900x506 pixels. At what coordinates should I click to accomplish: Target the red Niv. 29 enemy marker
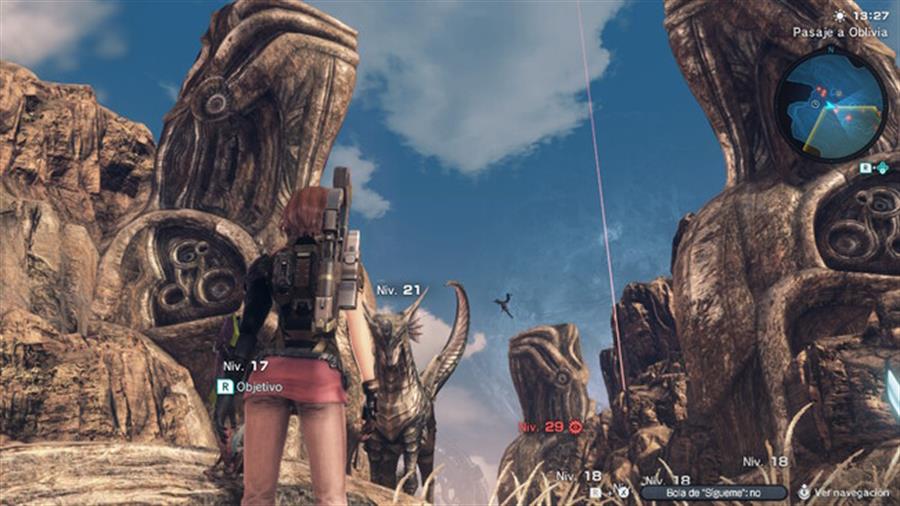[x=549, y=427]
